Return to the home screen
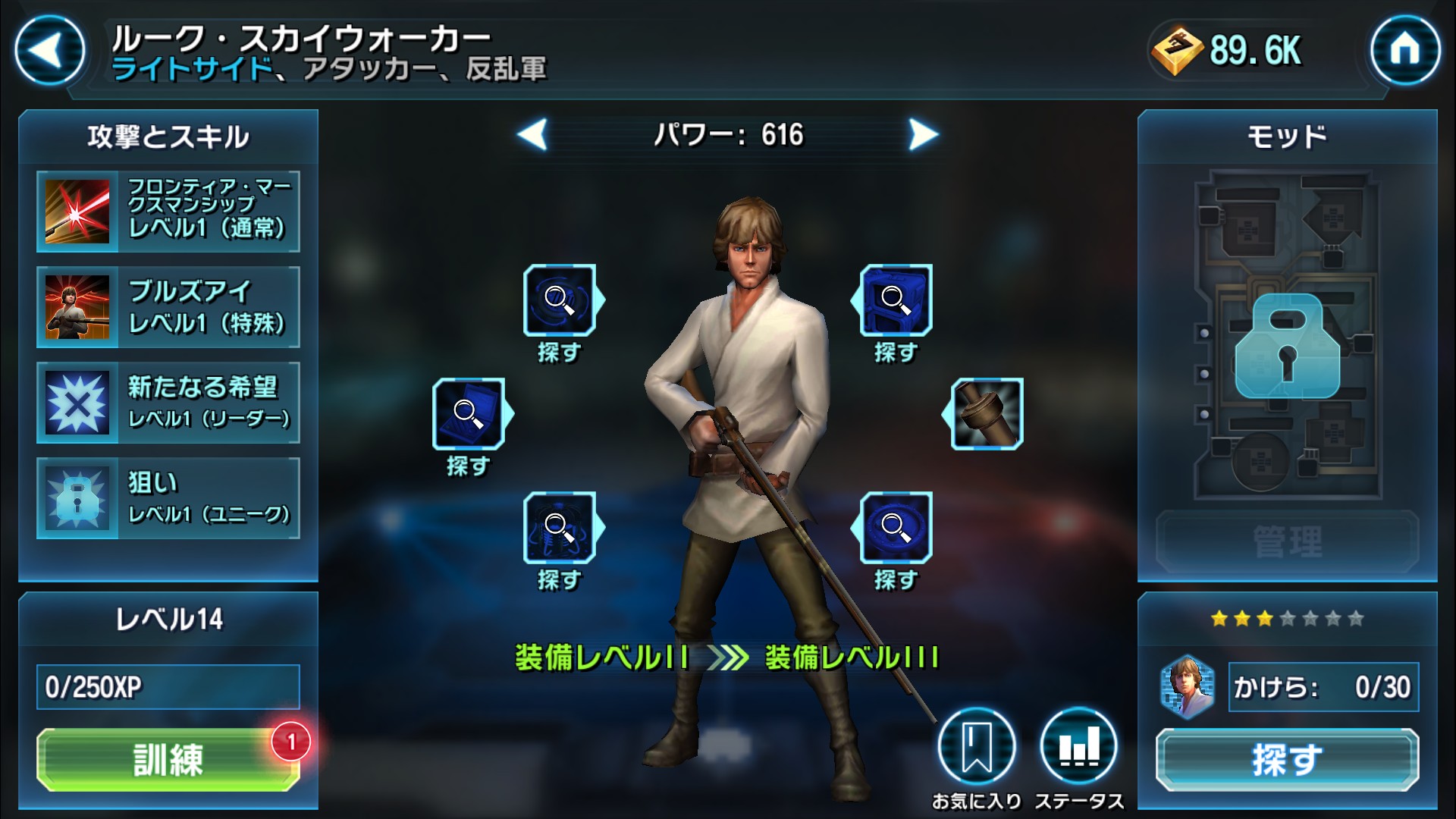Viewport: 1456px width, 819px height. click(x=1404, y=51)
